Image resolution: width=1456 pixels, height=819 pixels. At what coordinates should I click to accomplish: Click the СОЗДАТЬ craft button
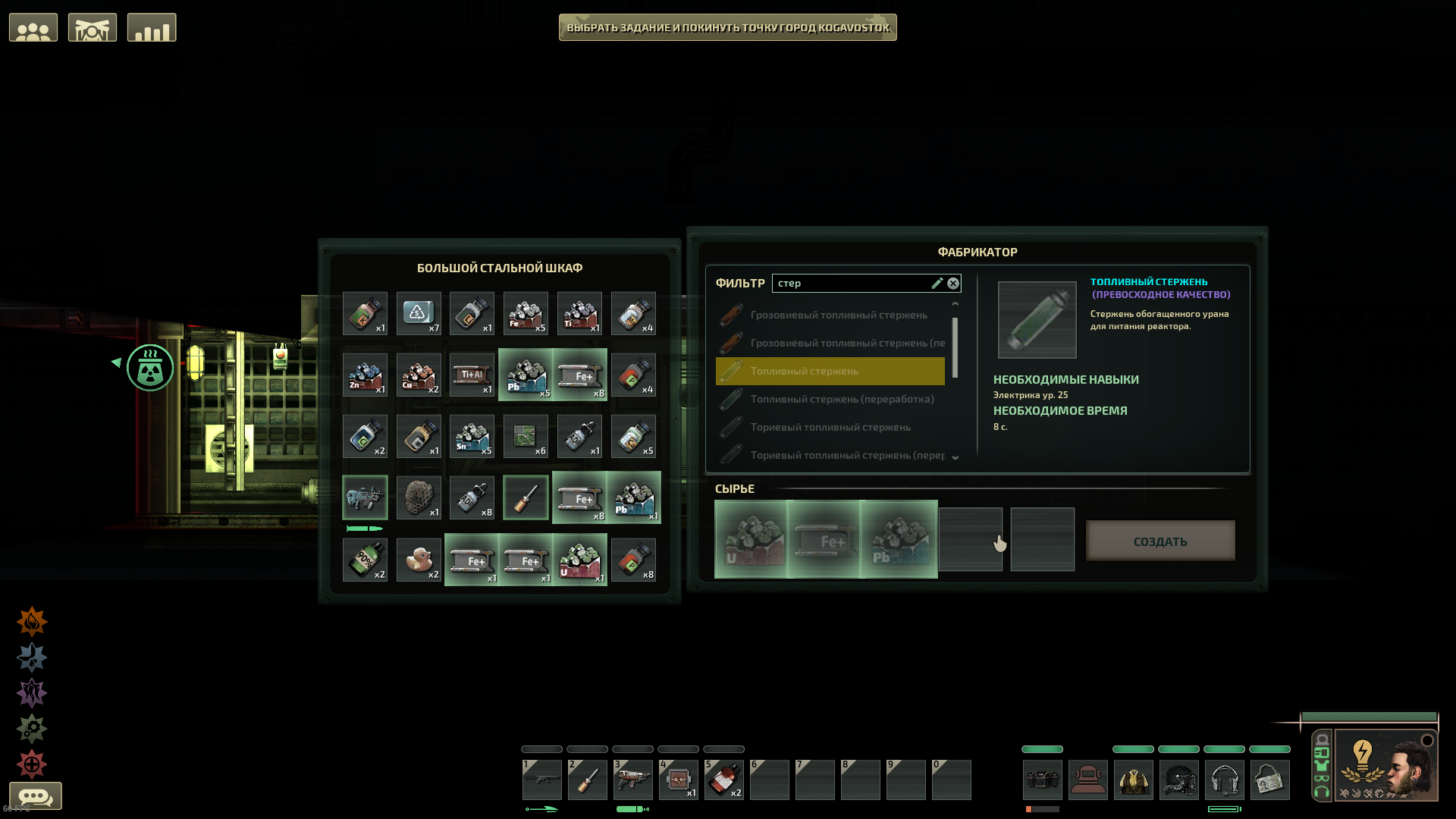tap(1159, 541)
